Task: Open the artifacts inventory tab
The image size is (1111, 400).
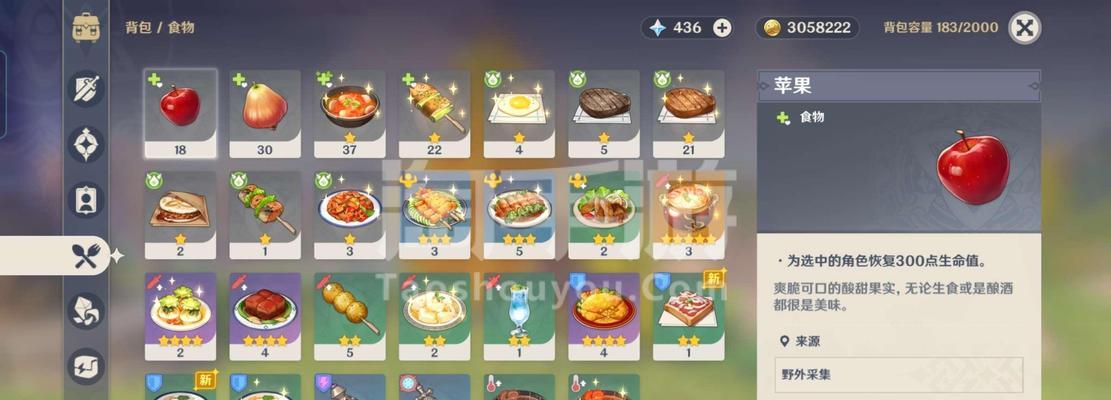Action: coord(86,144)
